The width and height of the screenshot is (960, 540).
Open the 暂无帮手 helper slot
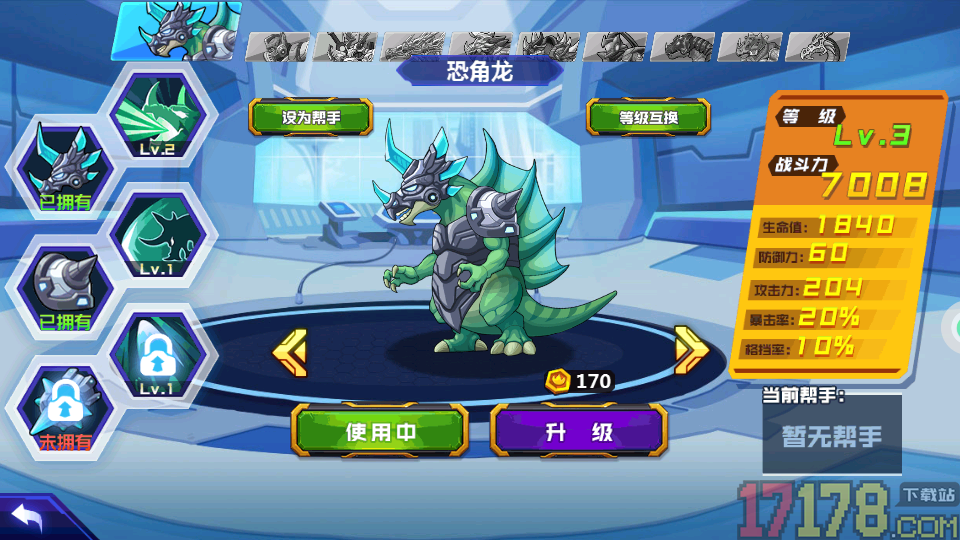pos(832,436)
